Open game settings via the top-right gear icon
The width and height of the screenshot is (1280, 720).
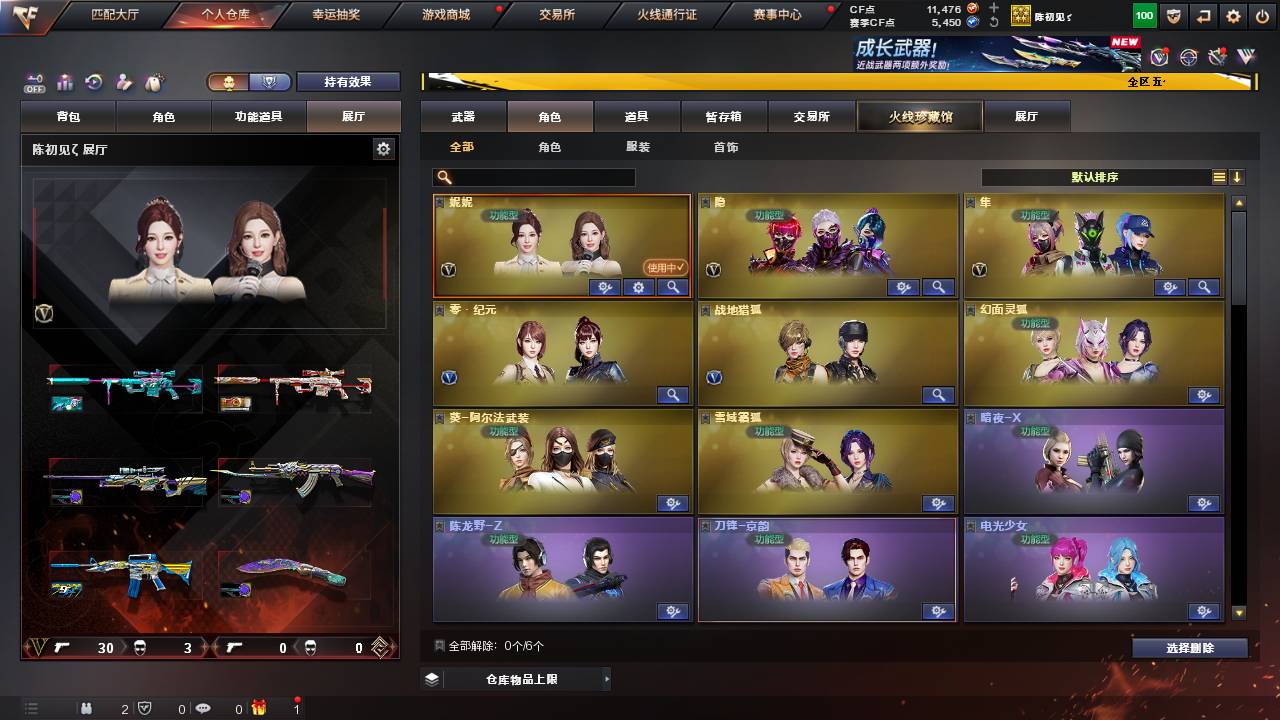(1234, 16)
